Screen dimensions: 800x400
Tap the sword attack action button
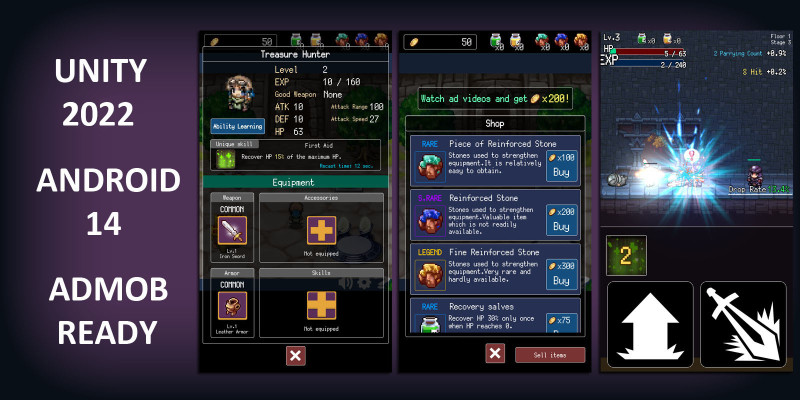(x=743, y=323)
